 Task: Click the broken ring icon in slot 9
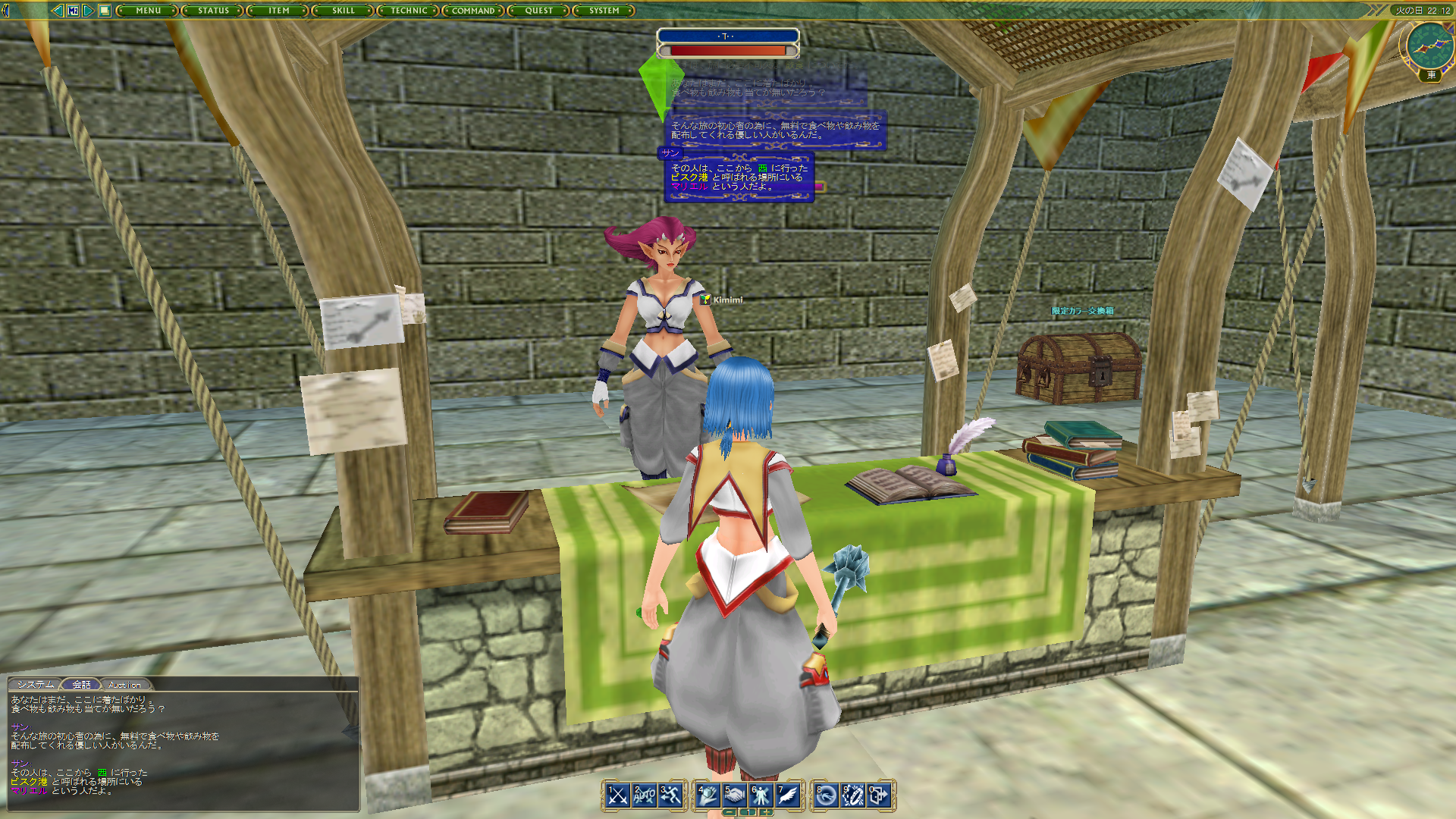click(x=826, y=794)
